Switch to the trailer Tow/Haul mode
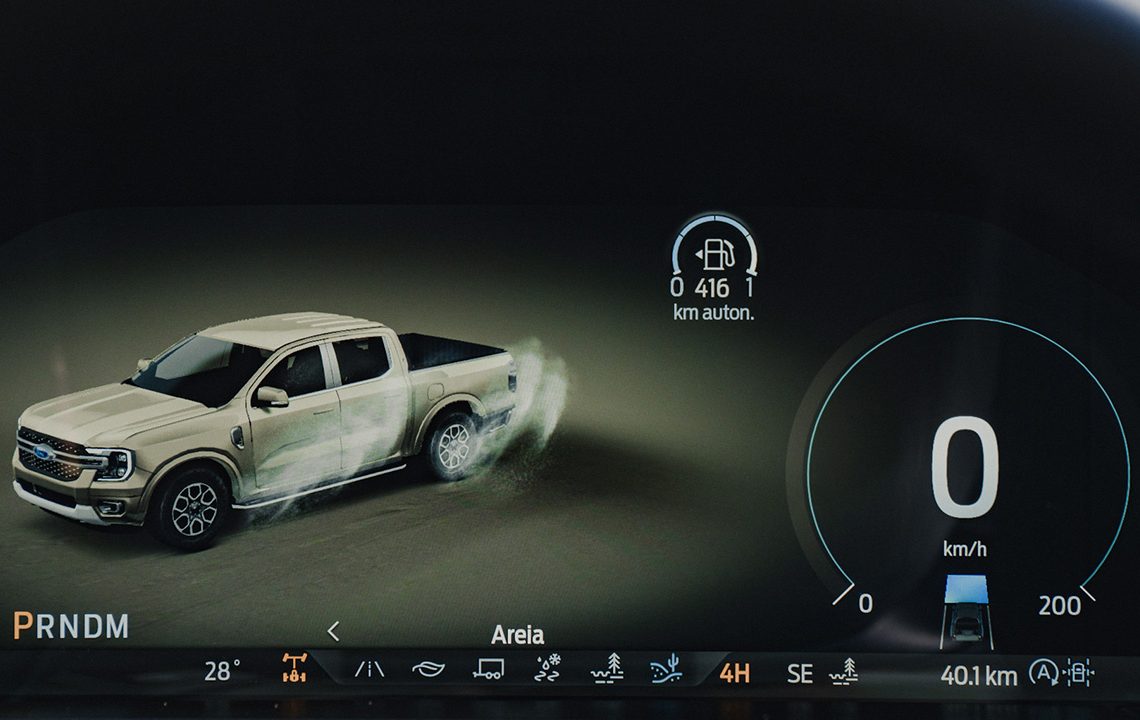1140x720 pixels. [488, 669]
